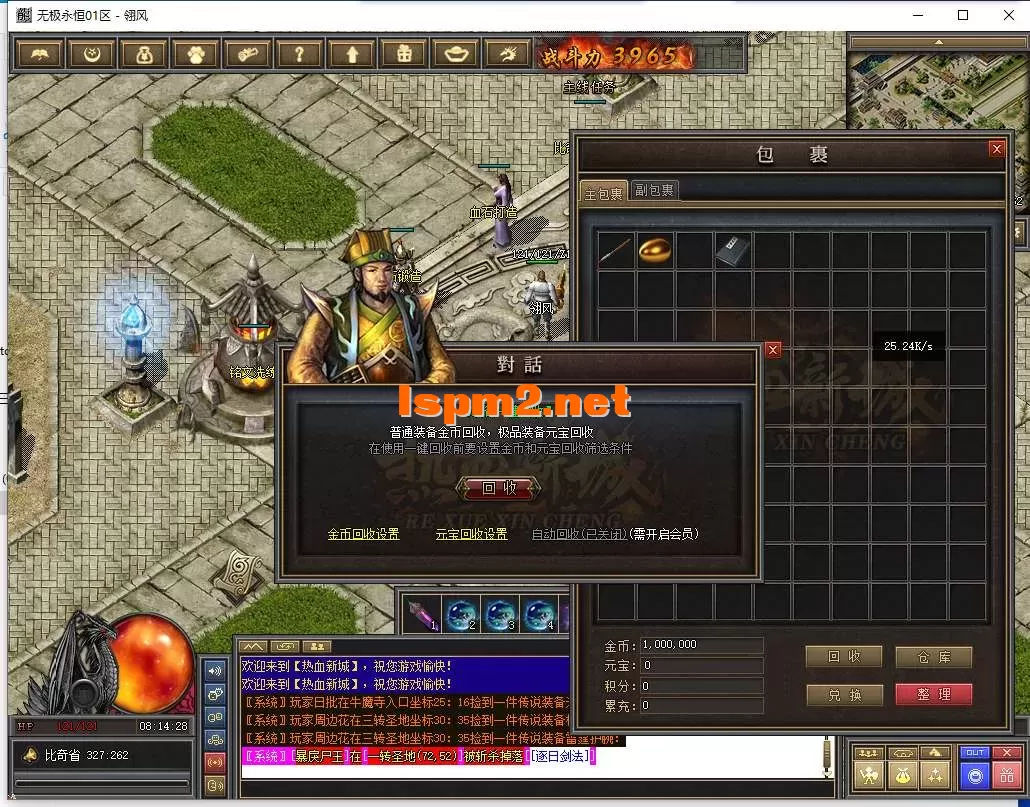This screenshot has width=1030, height=807.
Task: Select the 主包裹 main bag tab
Action: 604,192
